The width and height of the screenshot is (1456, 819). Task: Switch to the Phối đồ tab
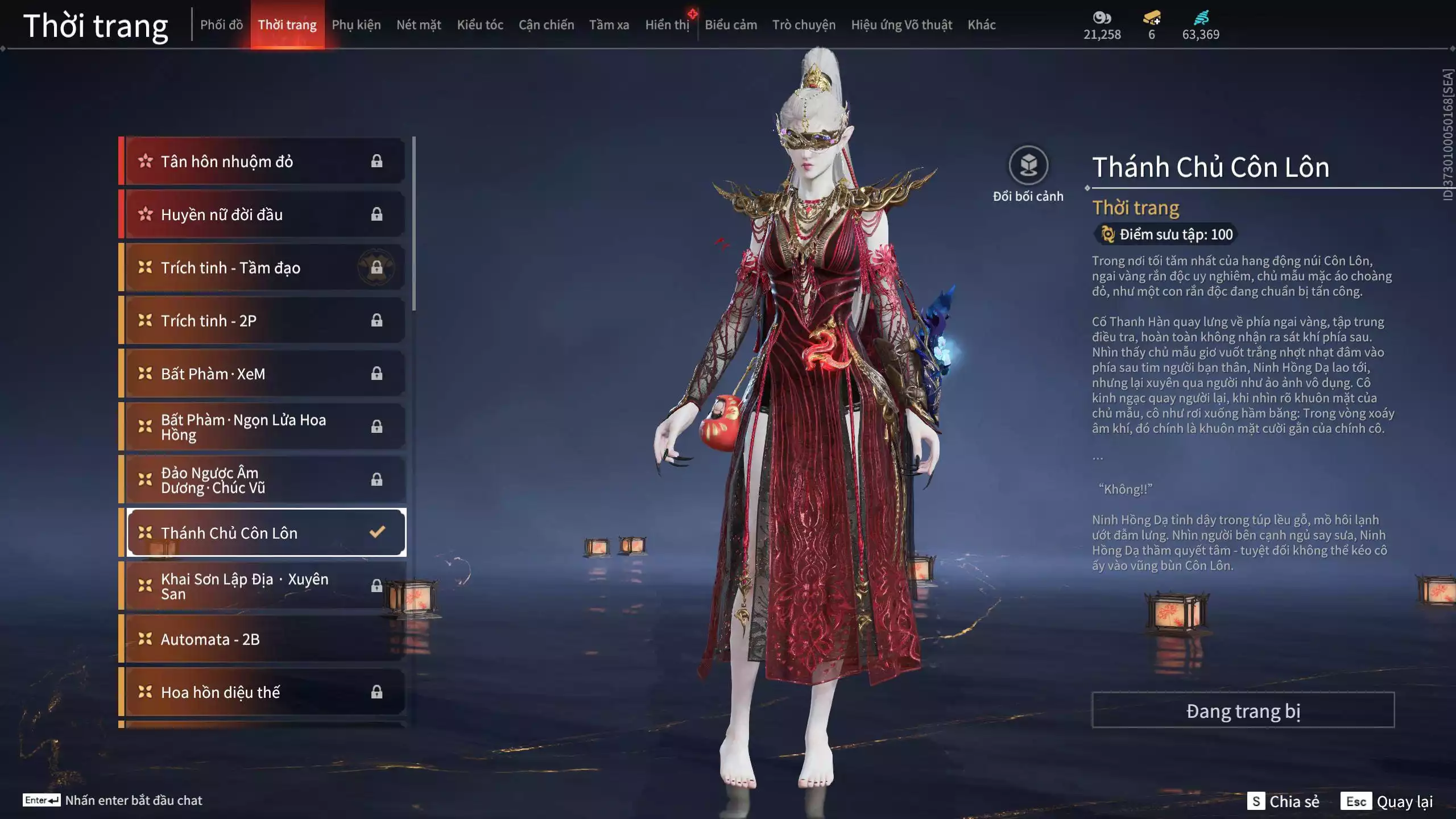(x=222, y=24)
